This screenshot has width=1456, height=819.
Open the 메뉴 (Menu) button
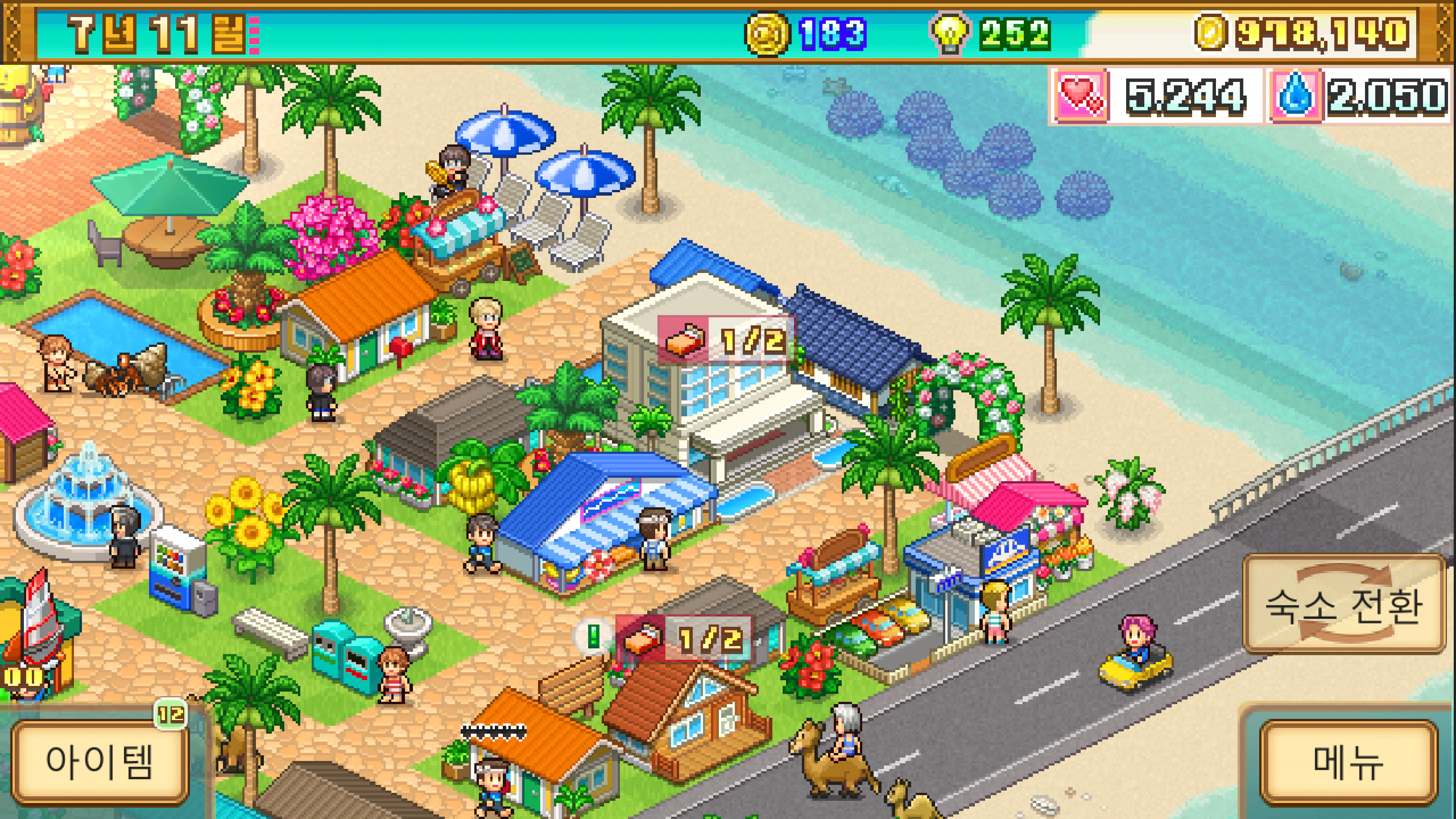pyautogui.click(x=1348, y=763)
